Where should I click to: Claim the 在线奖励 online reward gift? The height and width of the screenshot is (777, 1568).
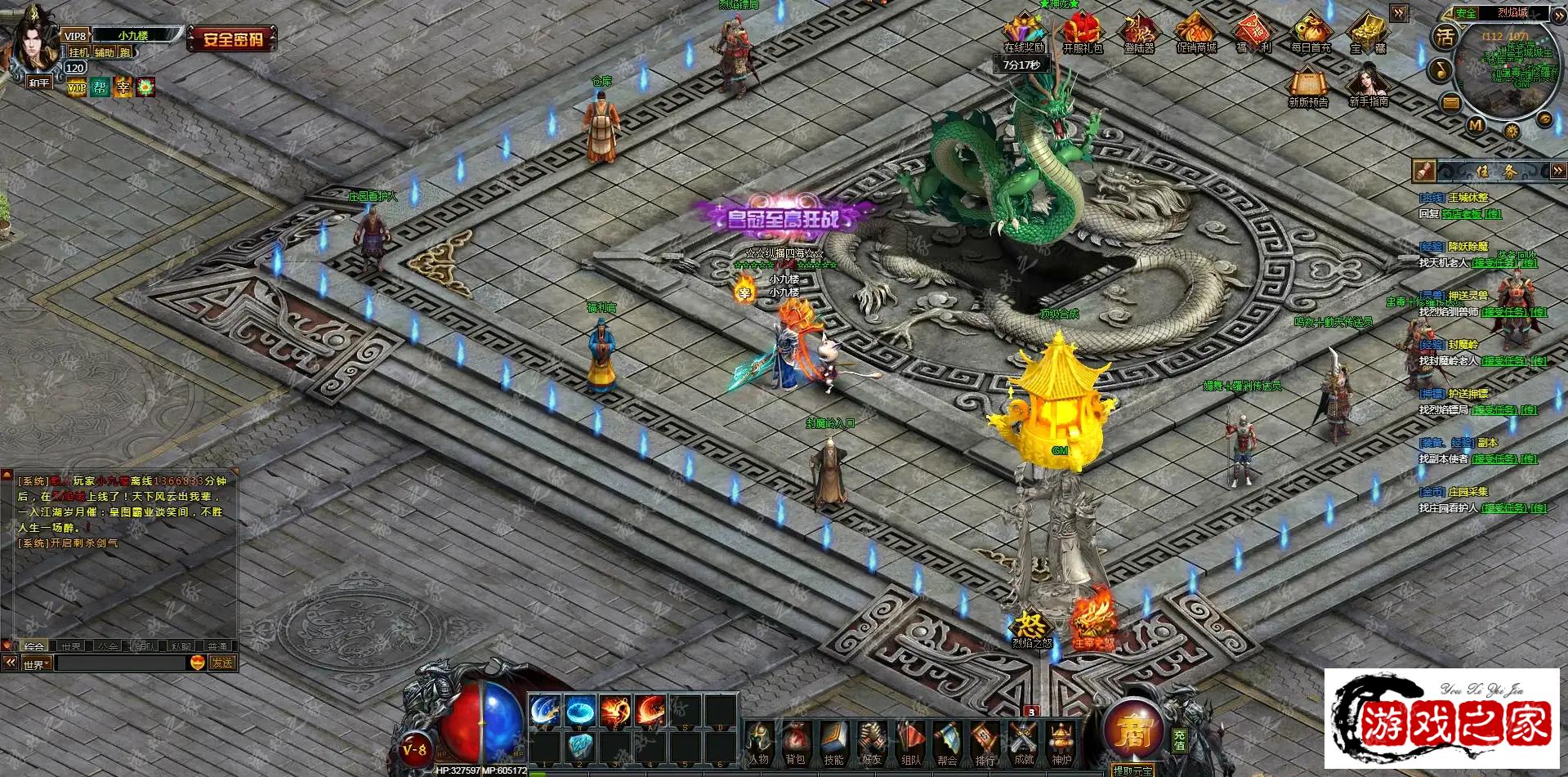click(x=1024, y=33)
